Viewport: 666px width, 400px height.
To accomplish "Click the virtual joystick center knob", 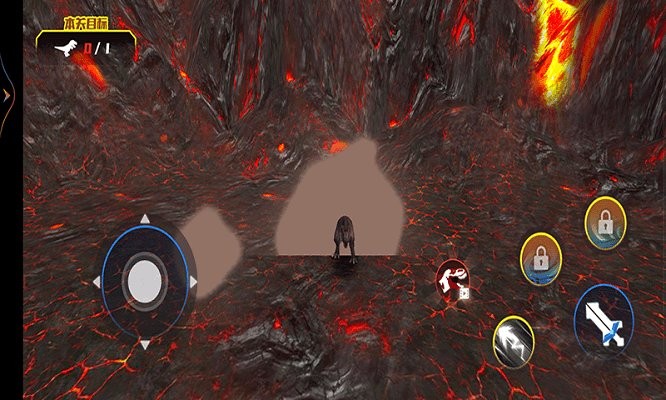I will click(x=146, y=281).
